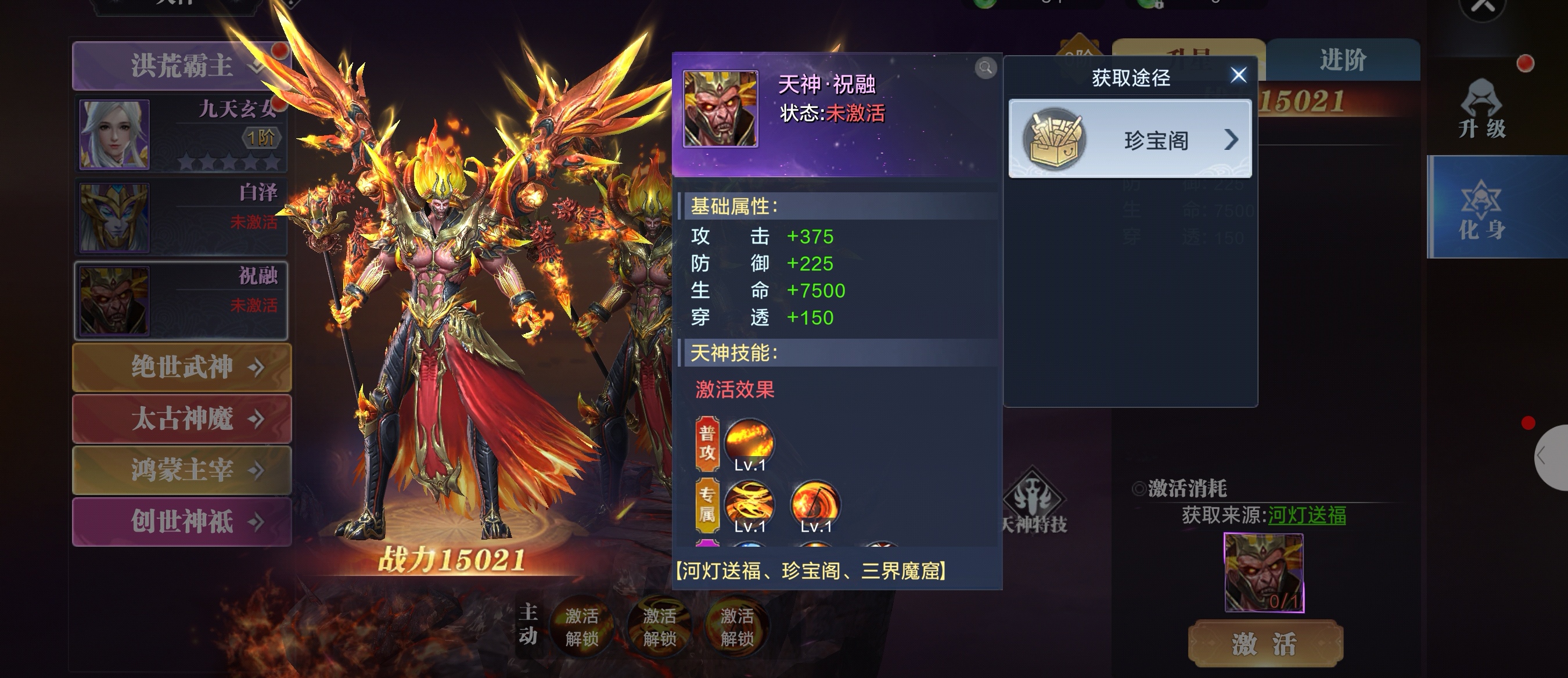The height and width of the screenshot is (678, 1568).
Task: Expand the 洪荒霸主 category
Action: tap(181, 66)
